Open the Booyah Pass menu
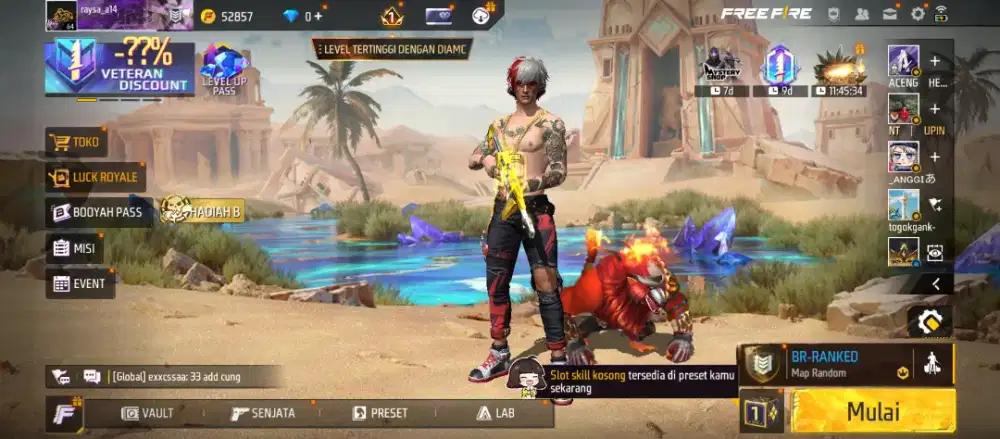The width and height of the screenshot is (1000, 439). pos(101,212)
